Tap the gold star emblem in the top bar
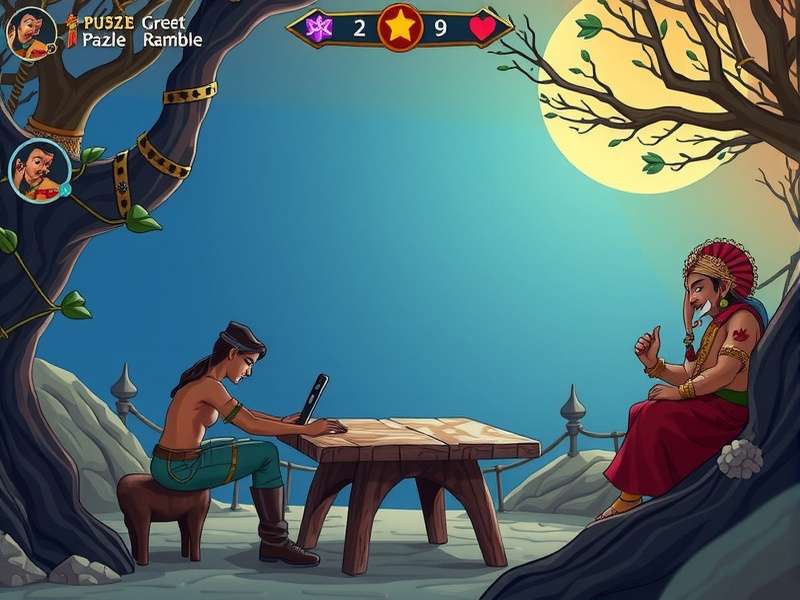Screen dimensions: 800x600 tap(400, 27)
